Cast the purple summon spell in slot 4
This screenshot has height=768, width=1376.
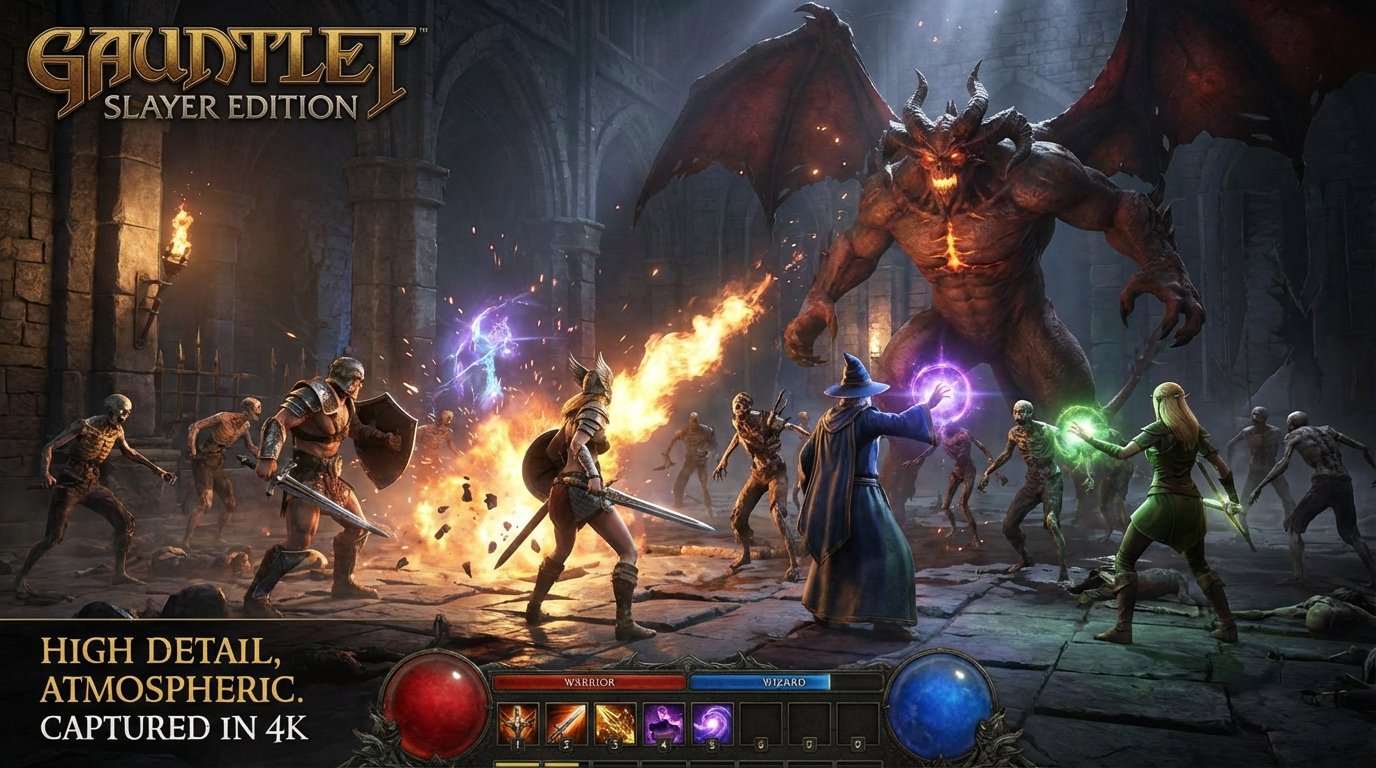coord(662,722)
